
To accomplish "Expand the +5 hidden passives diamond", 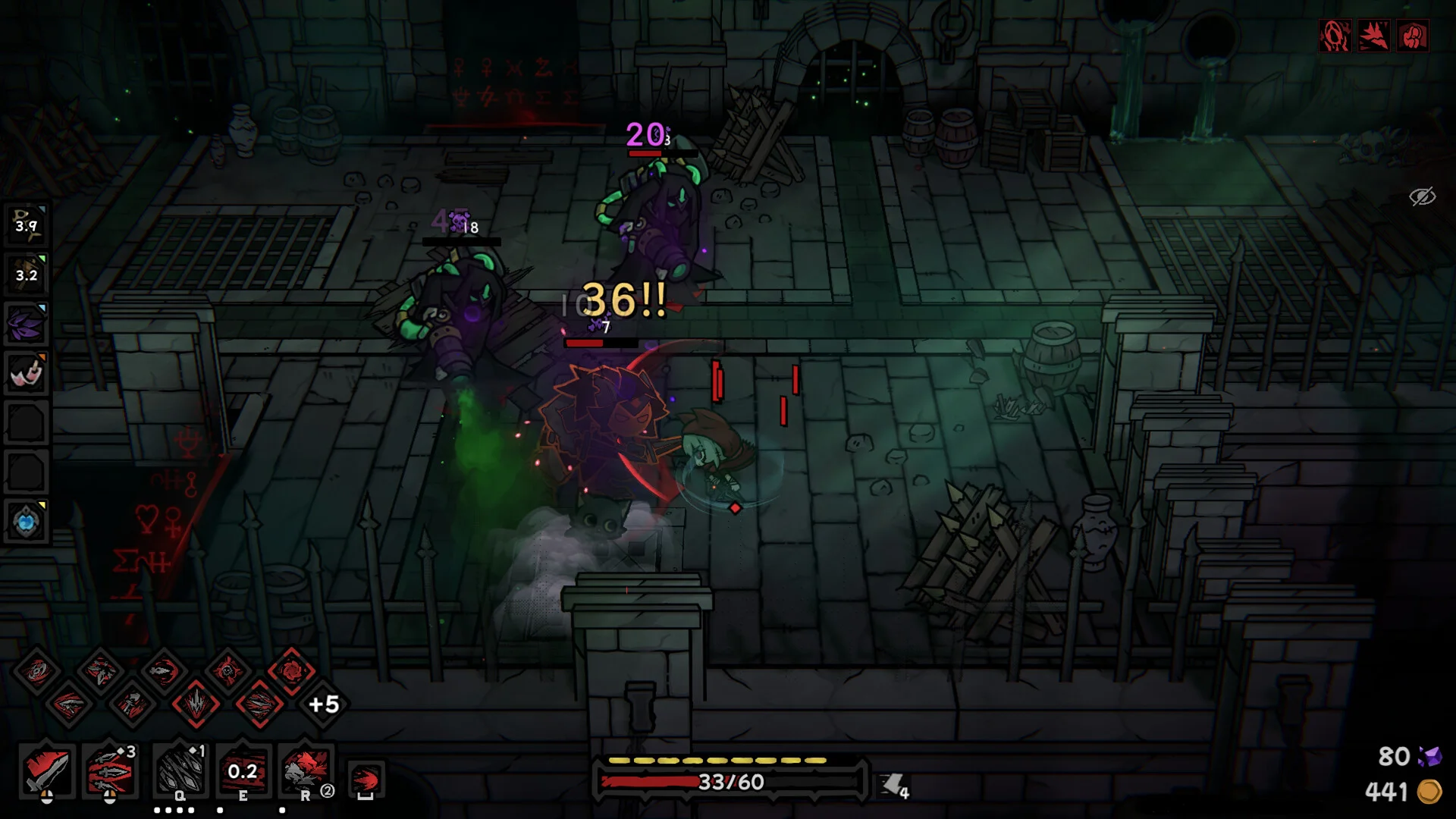I will (324, 704).
